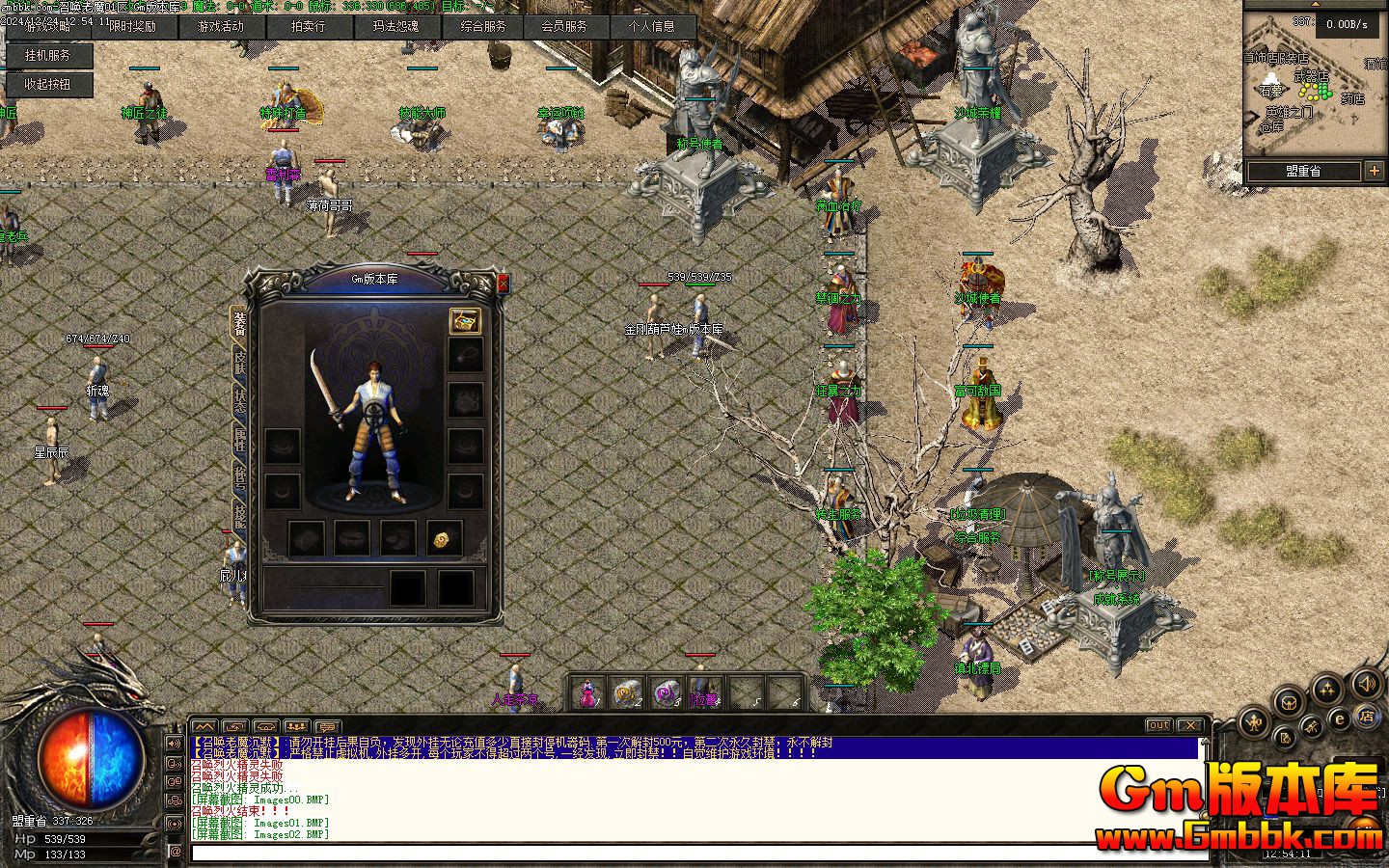Select the equipped gold medal item slot
Screen dimensions: 1389x868
point(444,538)
